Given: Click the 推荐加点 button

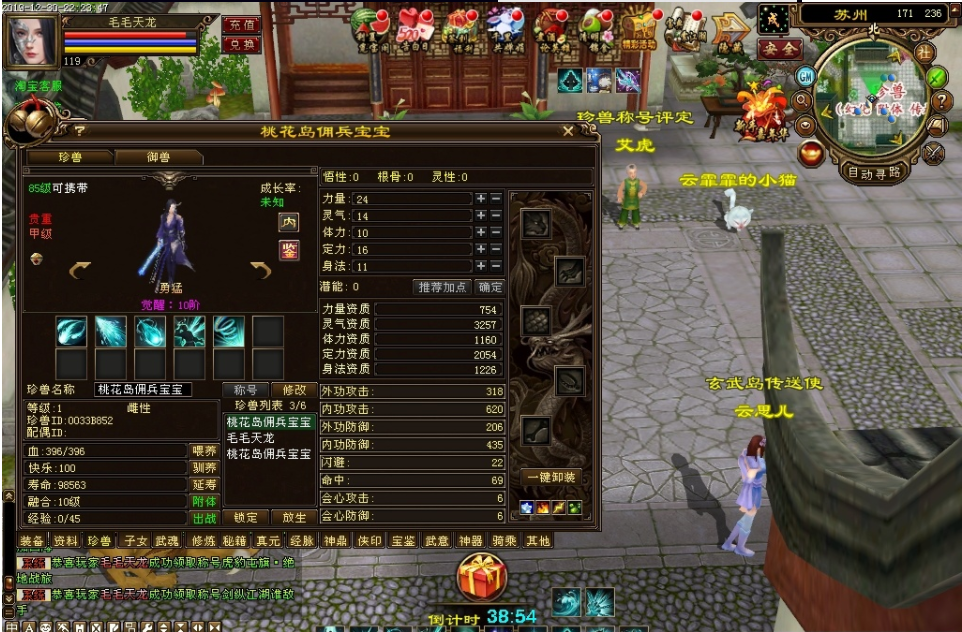Looking at the screenshot, I should tap(441, 287).
